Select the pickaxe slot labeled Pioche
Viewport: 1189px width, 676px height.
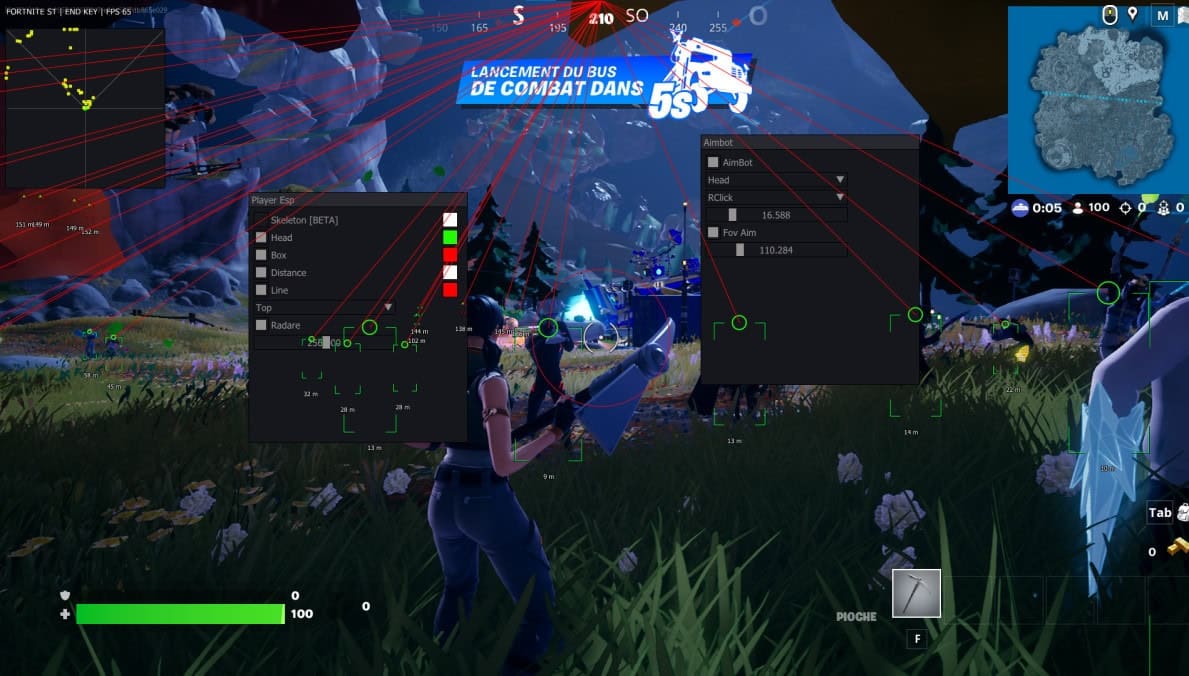coord(916,593)
